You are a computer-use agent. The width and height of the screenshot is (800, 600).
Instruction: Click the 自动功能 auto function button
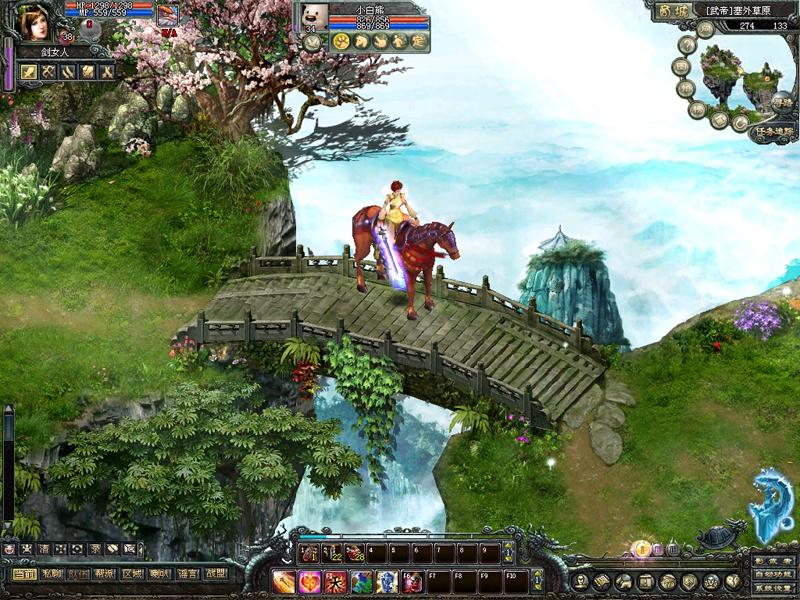click(x=773, y=576)
